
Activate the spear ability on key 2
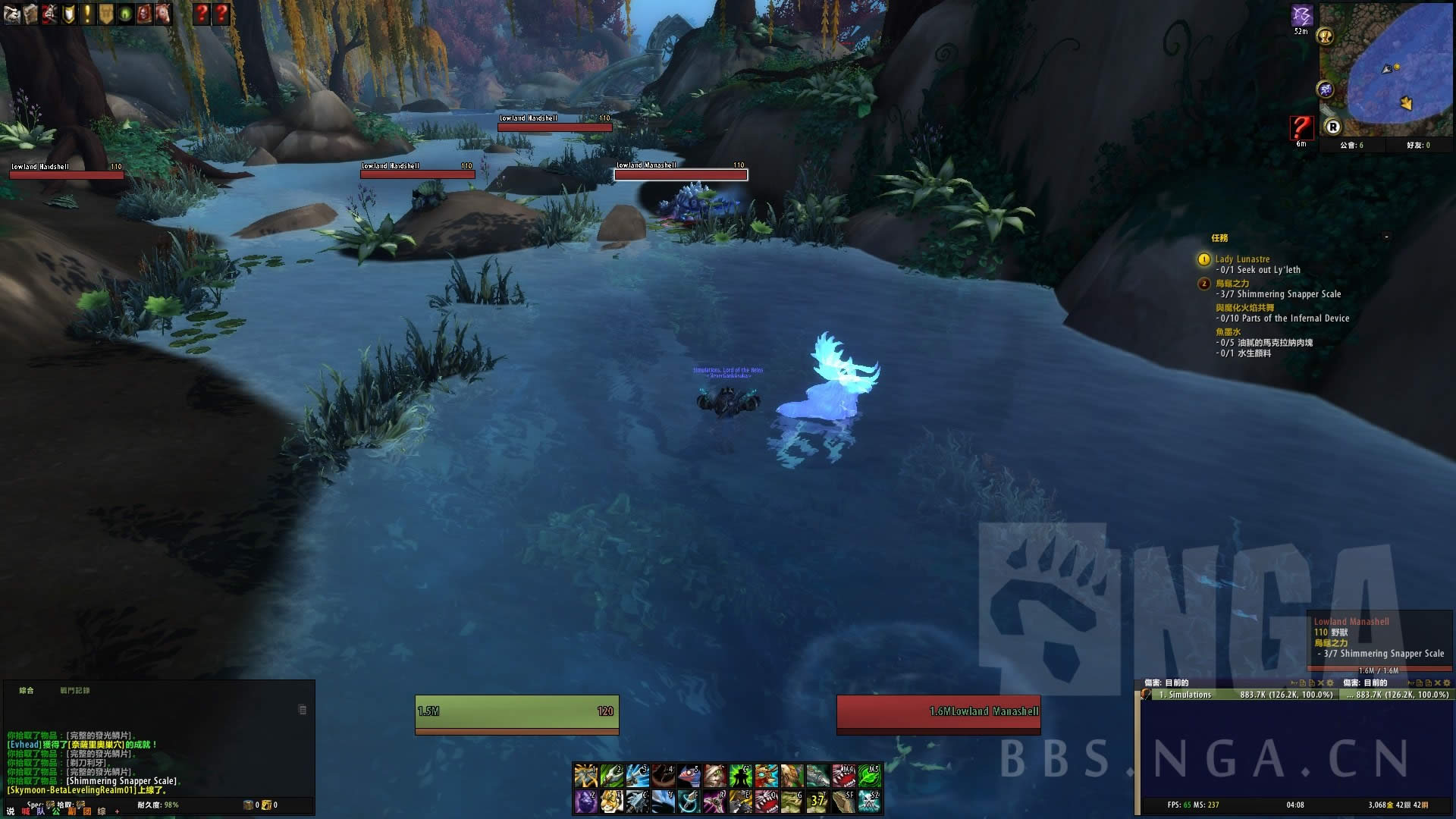click(x=611, y=776)
